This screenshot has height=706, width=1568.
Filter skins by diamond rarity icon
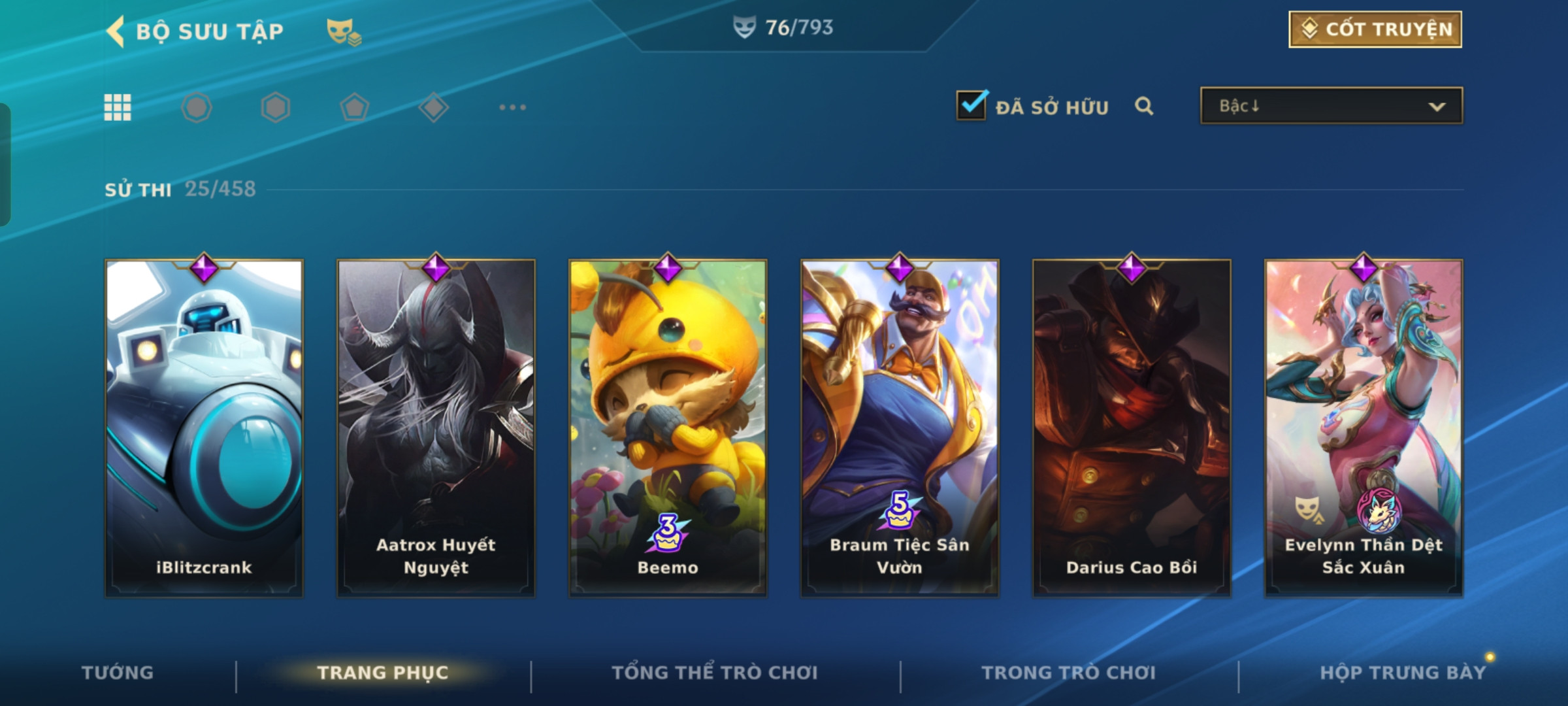(433, 107)
